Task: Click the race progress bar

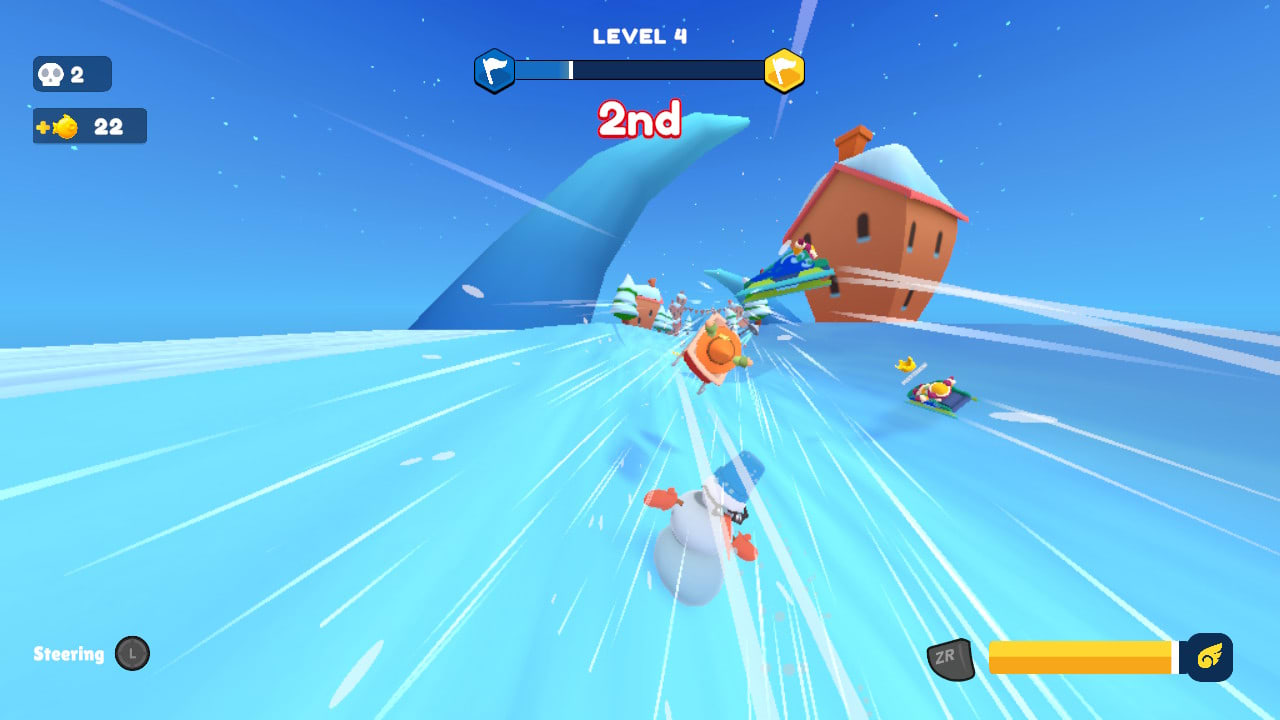Action: point(638,71)
